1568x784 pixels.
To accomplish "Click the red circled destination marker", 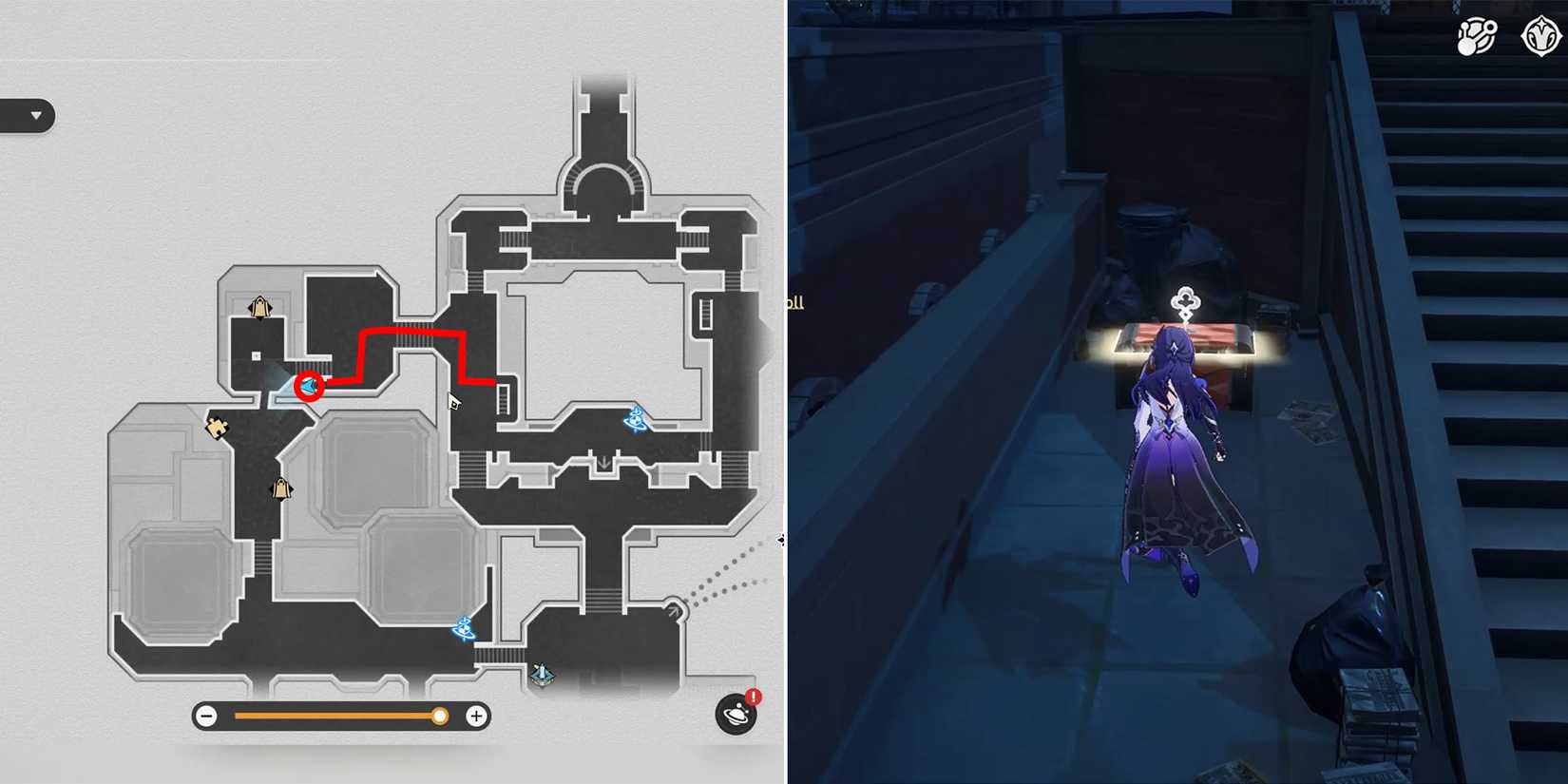I will click(x=308, y=386).
